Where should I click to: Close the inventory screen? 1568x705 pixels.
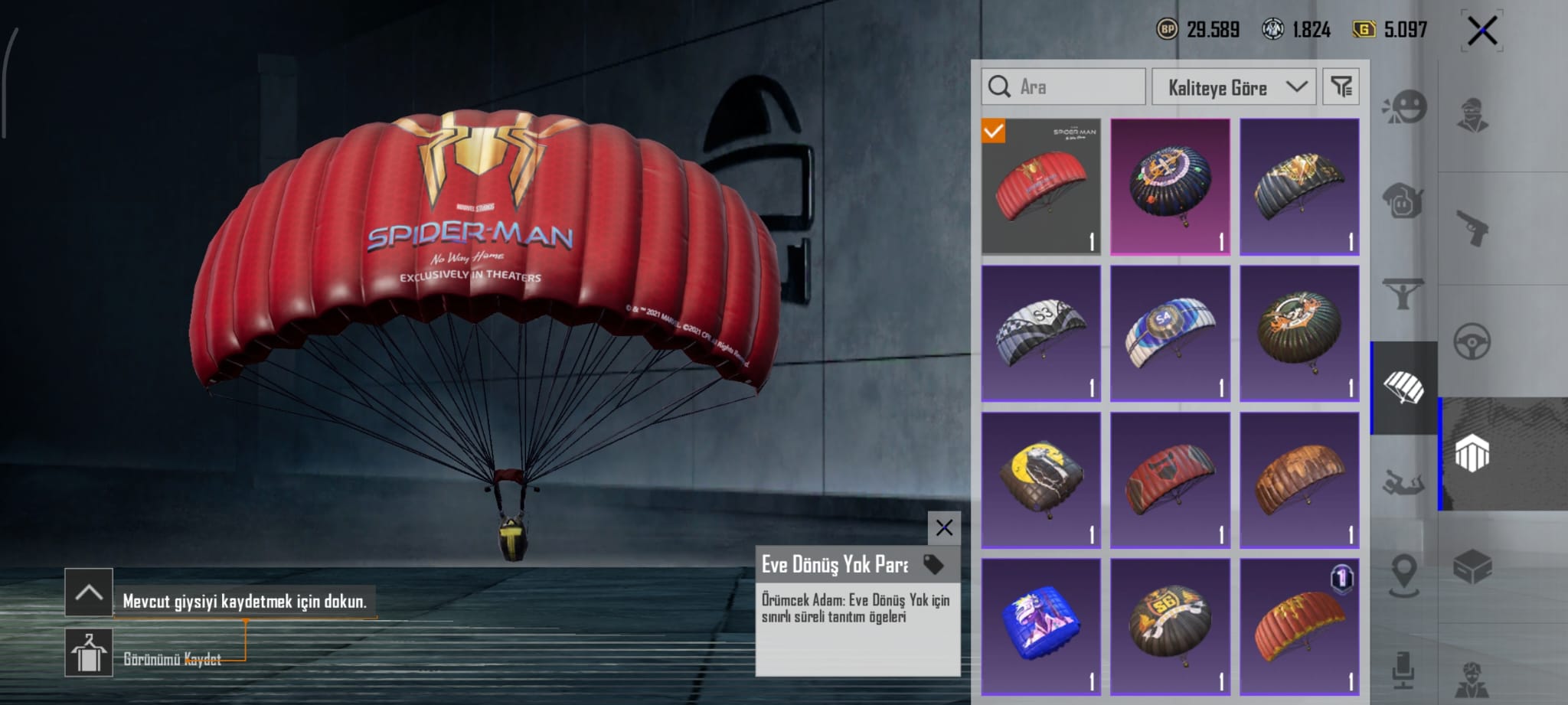point(1481,31)
